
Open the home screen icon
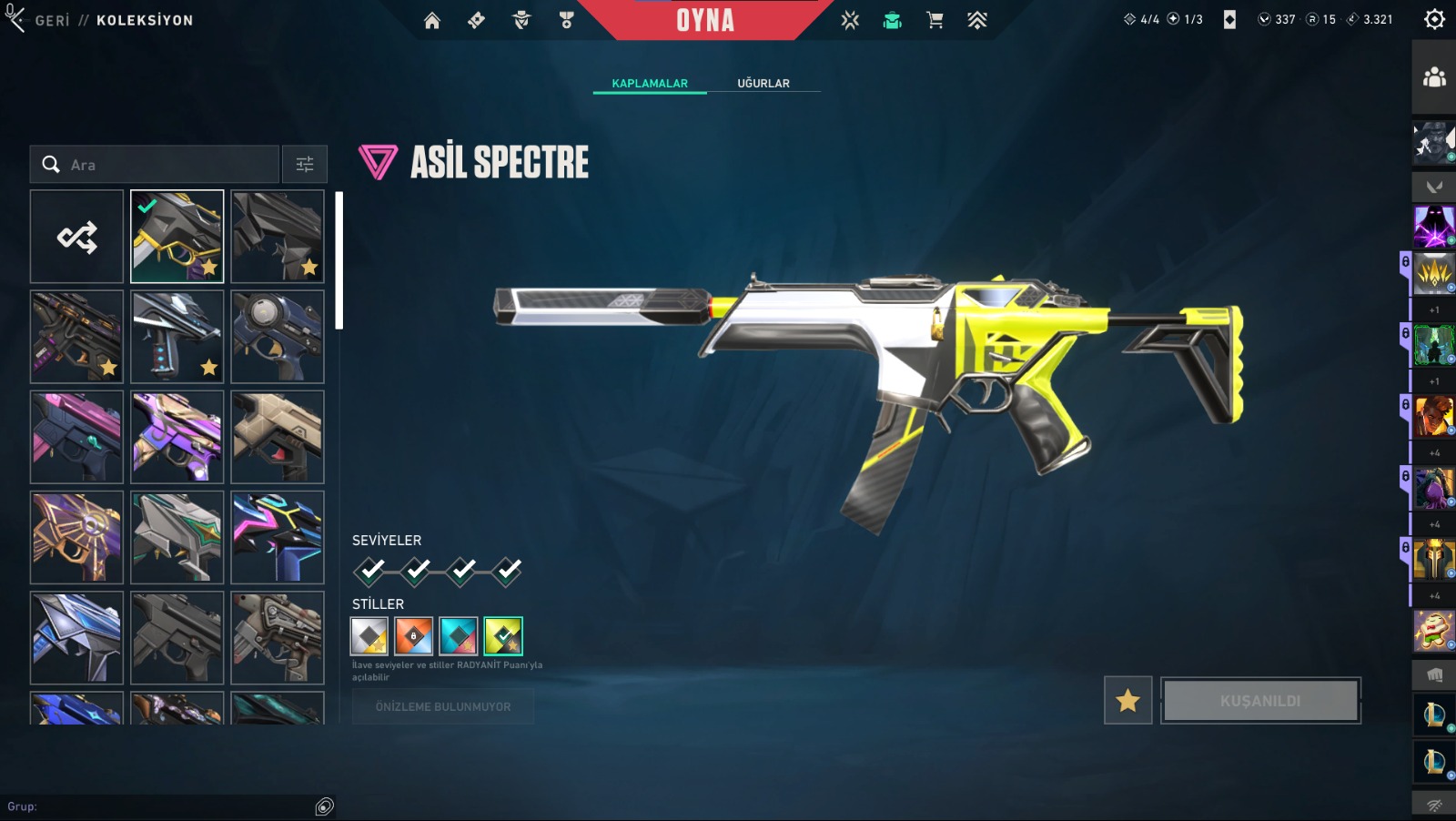(432, 20)
